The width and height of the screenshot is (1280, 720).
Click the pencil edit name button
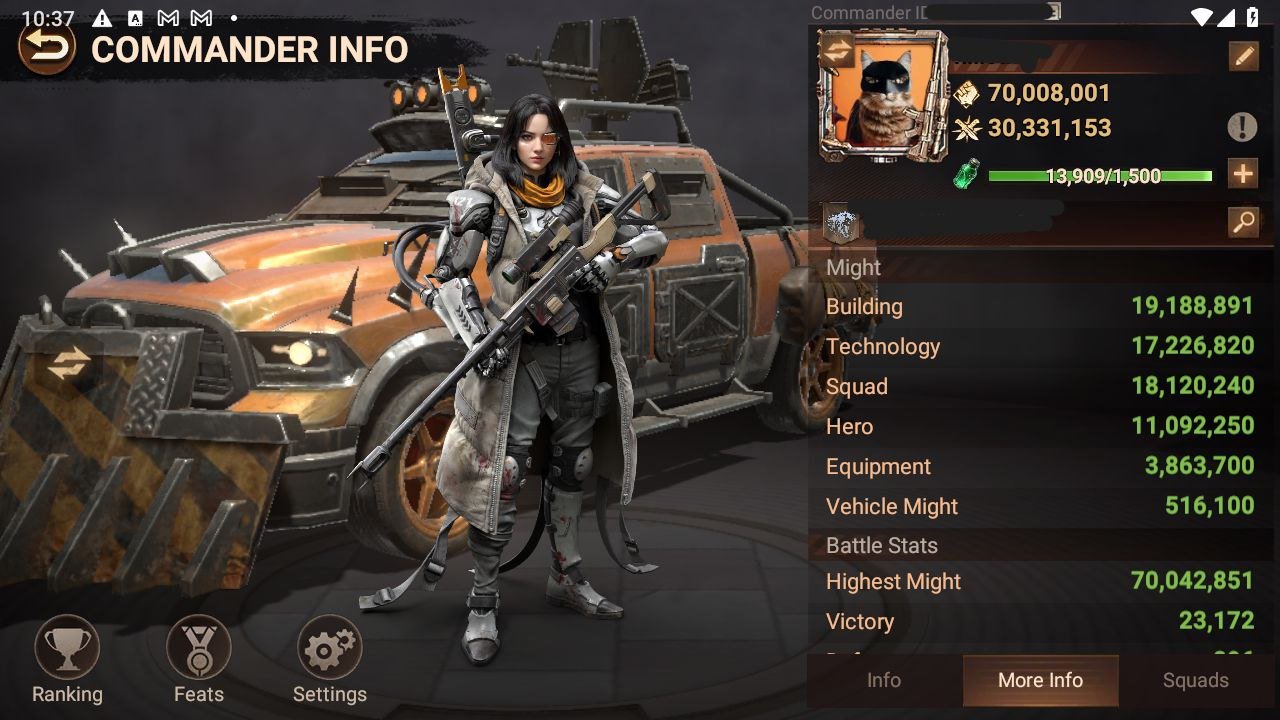1243,56
